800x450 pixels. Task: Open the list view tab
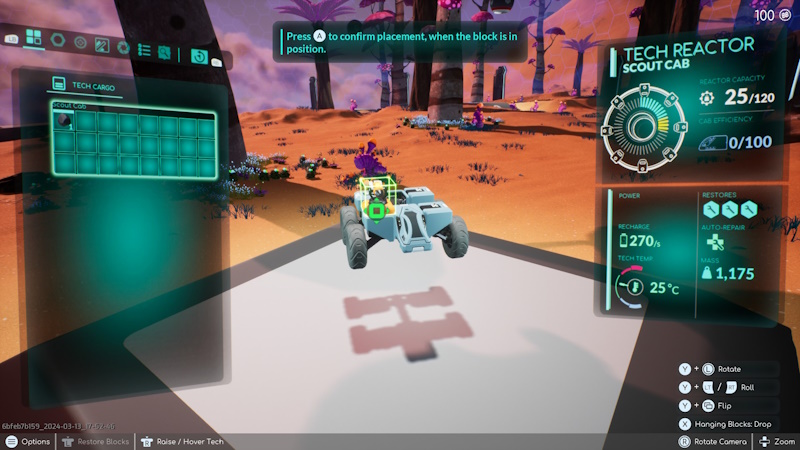click(x=143, y=50)
